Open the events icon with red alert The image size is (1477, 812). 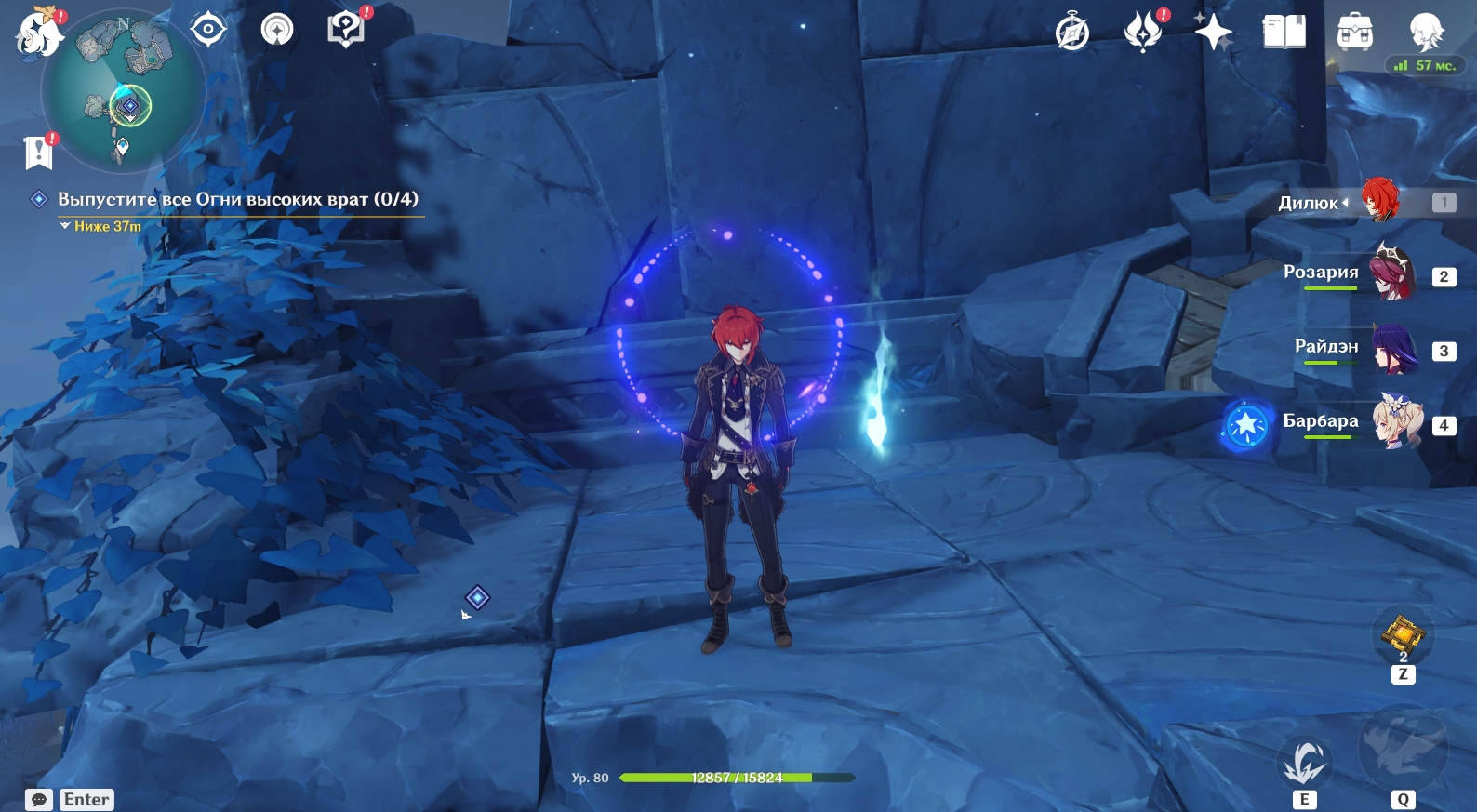tap(1143, 32)
